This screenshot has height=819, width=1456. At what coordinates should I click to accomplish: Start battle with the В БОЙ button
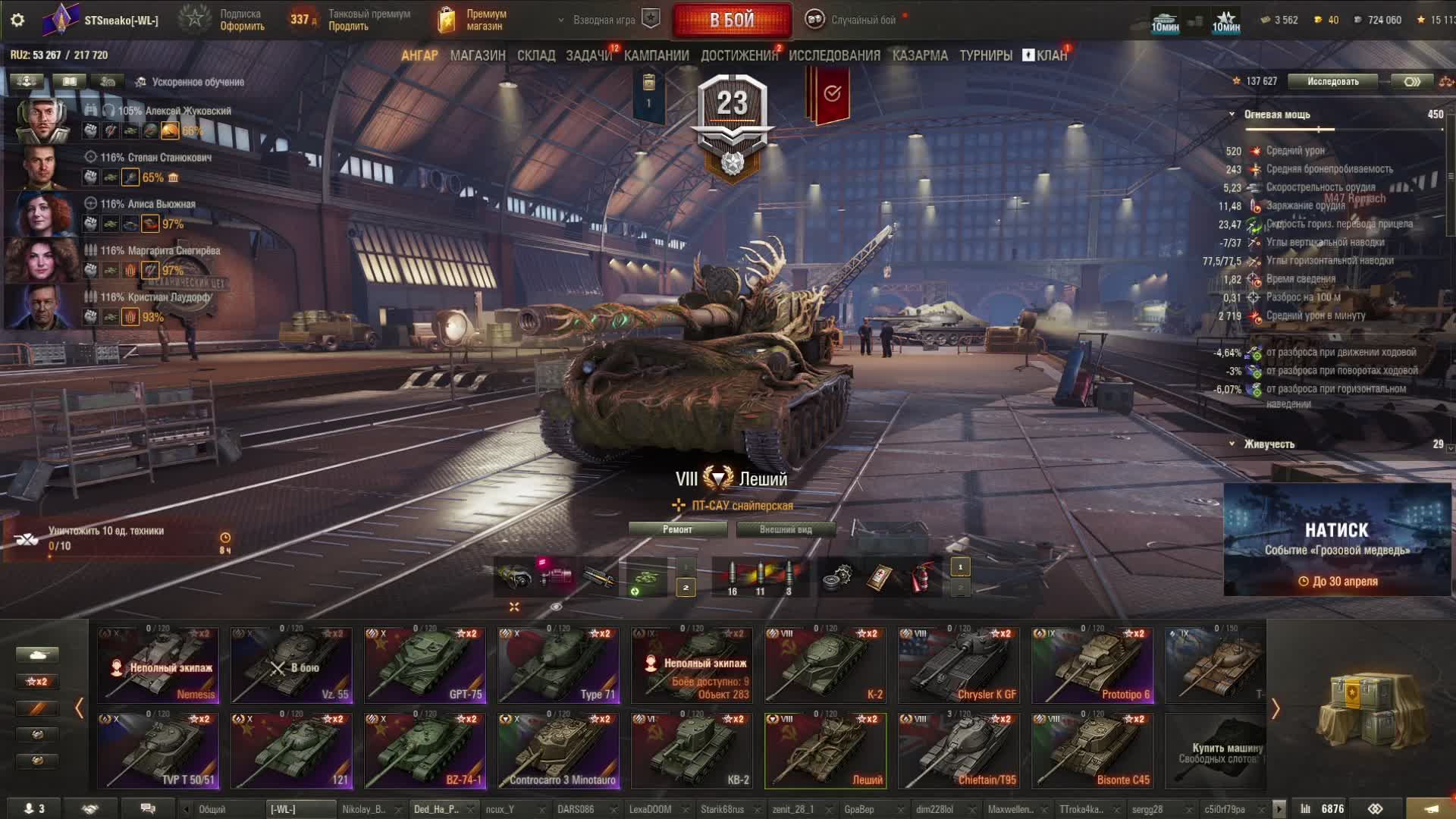point(732,20)
